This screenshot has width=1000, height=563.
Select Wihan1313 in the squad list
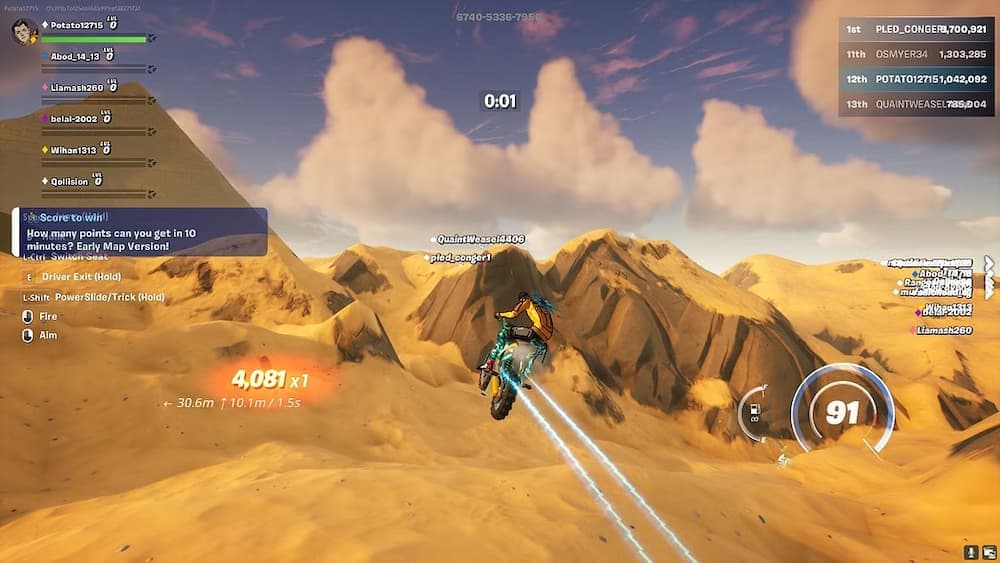(x=75, y=150)
